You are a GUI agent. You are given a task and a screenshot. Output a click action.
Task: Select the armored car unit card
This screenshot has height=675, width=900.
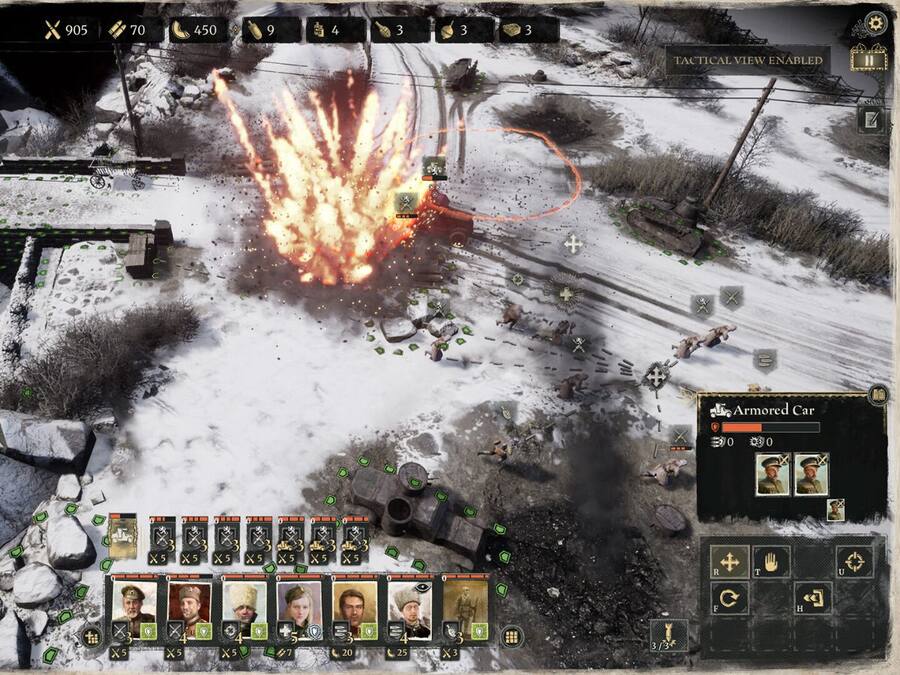tap(123, 537)
